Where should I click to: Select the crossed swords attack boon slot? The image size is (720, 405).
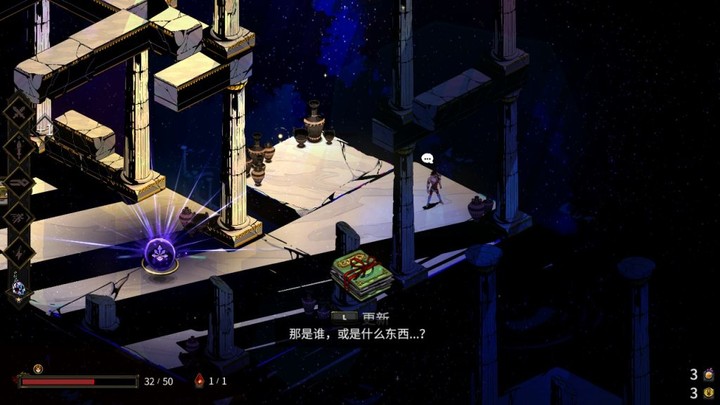pyautogui.click(x=20, y=113)
